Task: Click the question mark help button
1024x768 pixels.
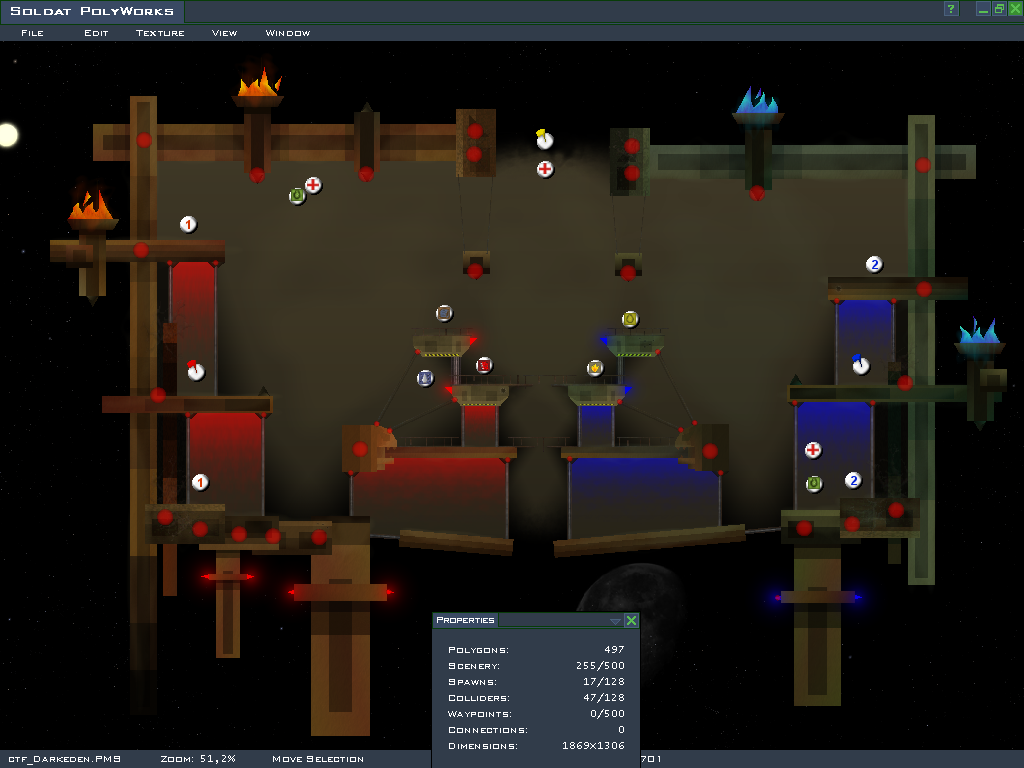Action: coord(951,9)
